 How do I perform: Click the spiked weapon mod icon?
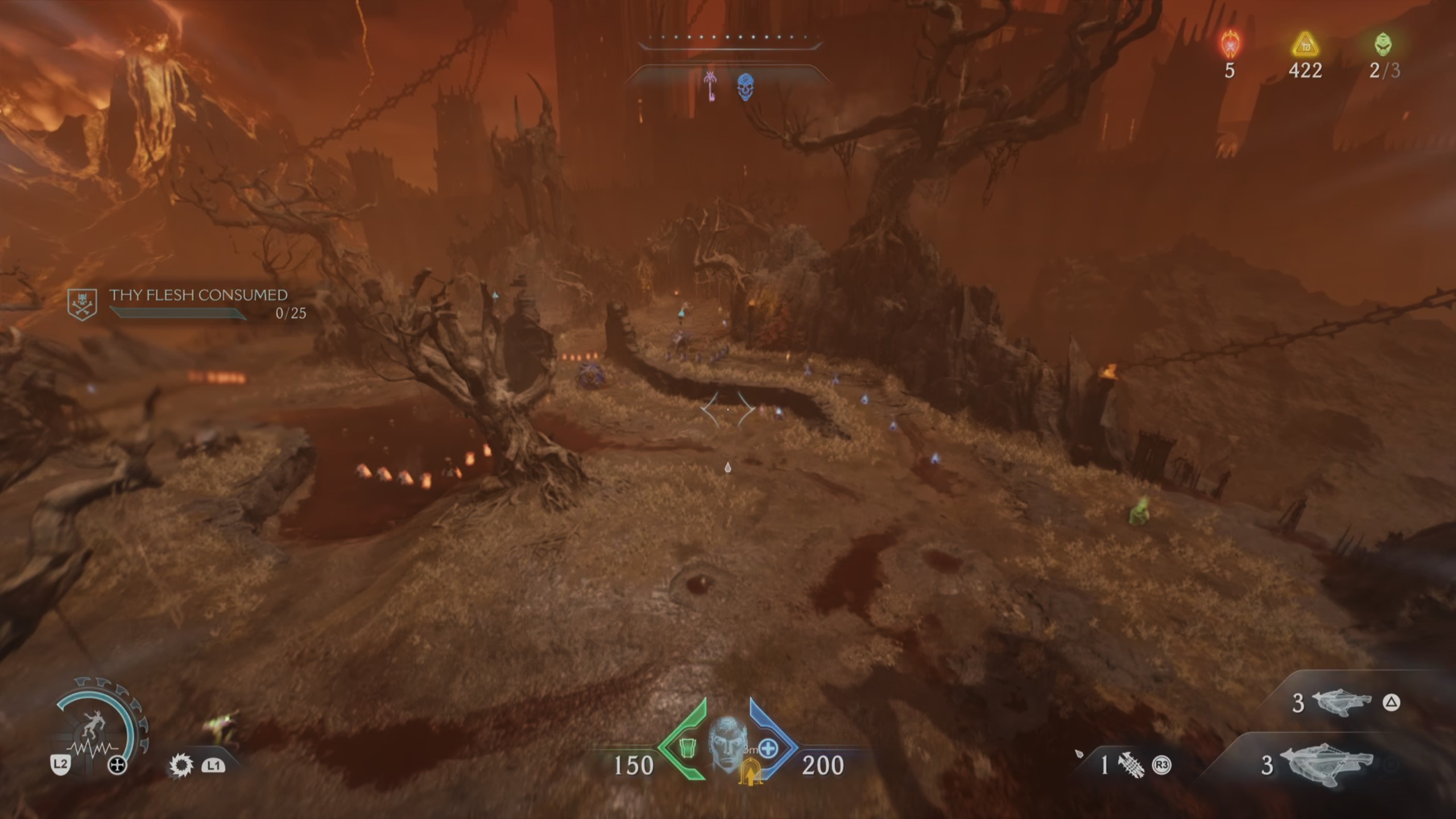1131,765
